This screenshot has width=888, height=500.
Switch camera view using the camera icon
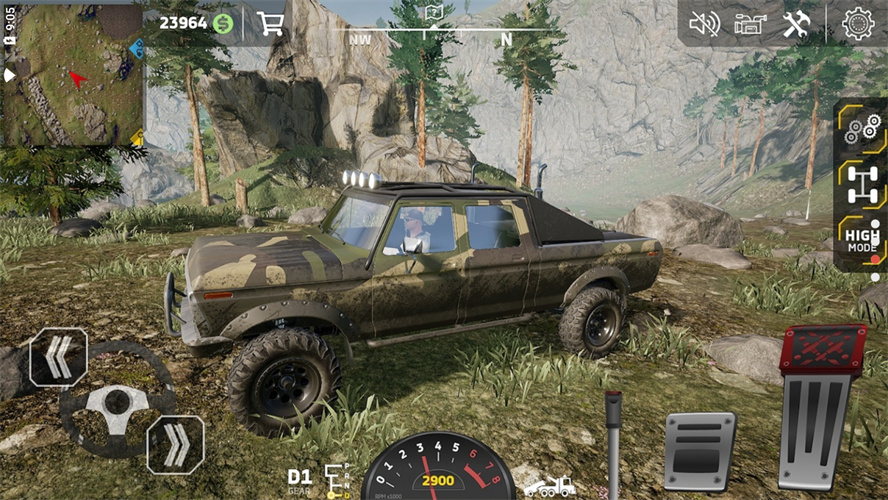(750, 23)
